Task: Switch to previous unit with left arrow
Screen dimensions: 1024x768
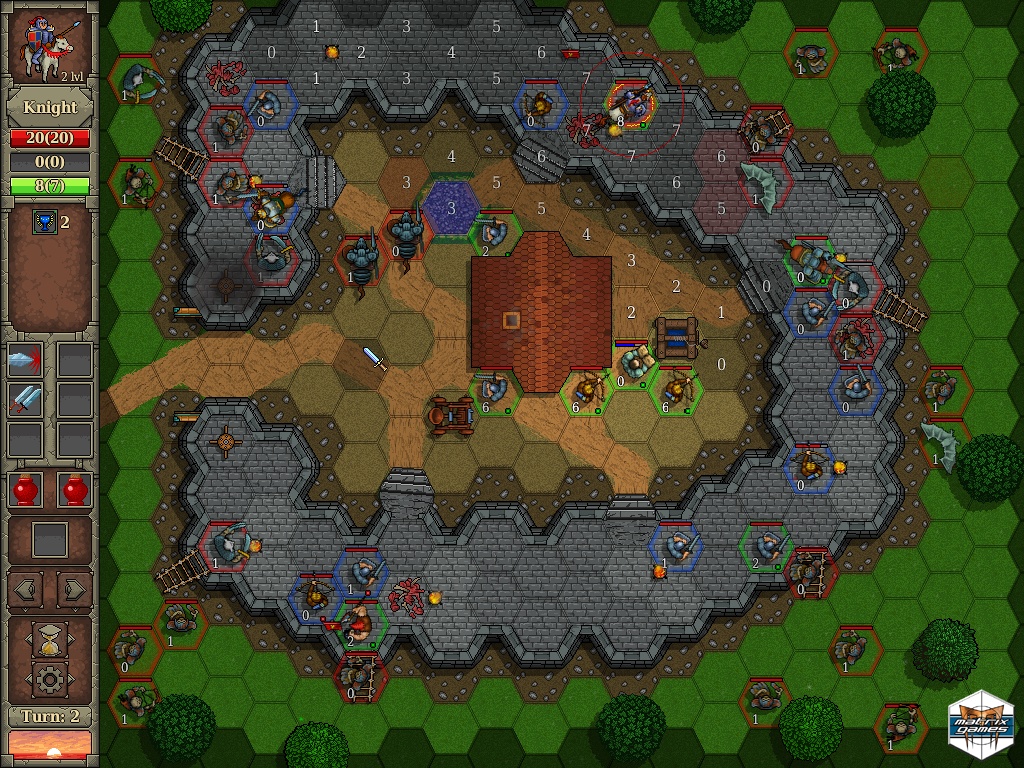Action: 25,589
